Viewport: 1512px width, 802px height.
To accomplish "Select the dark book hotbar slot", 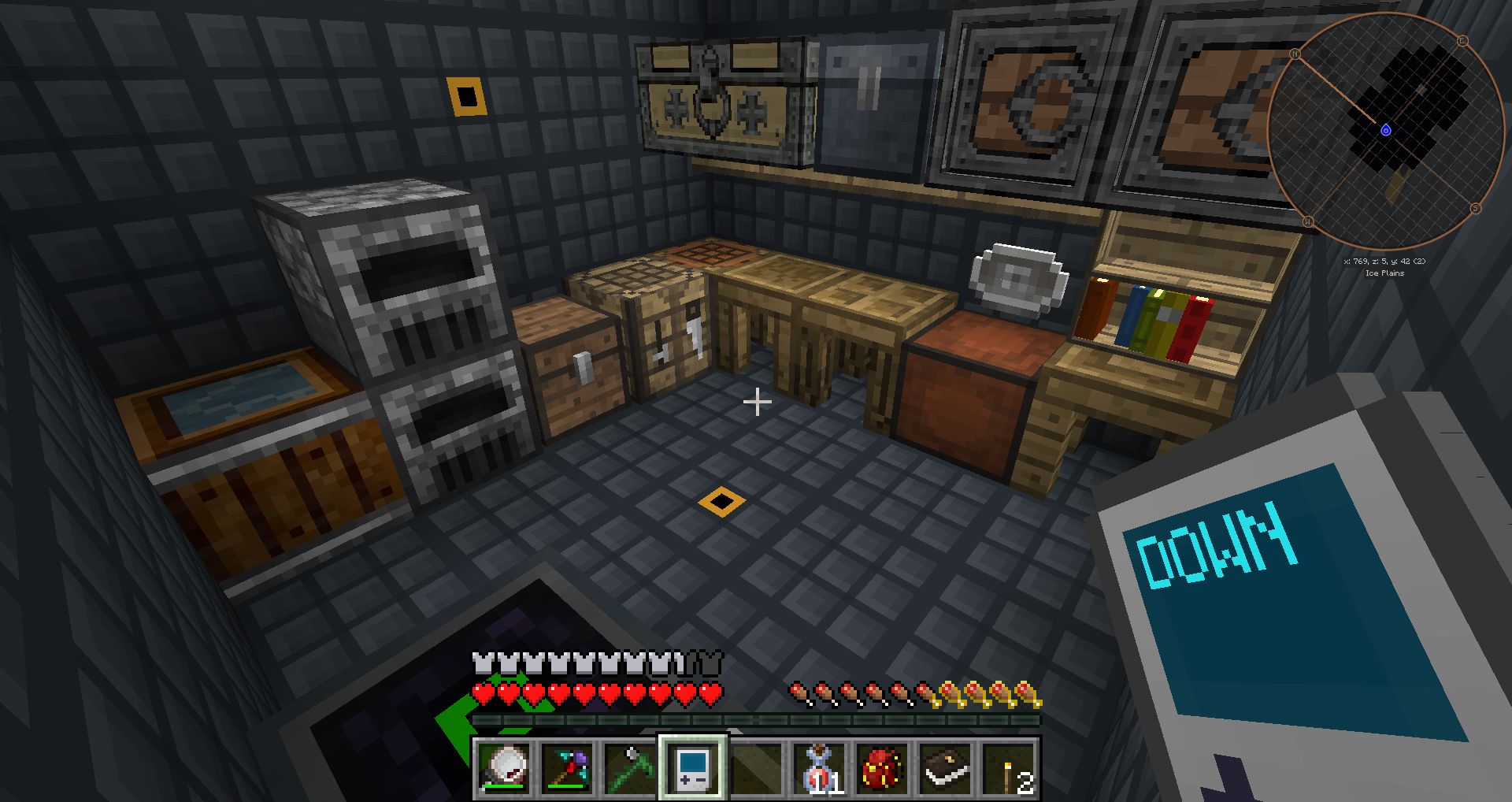I will tap(945, 768).
